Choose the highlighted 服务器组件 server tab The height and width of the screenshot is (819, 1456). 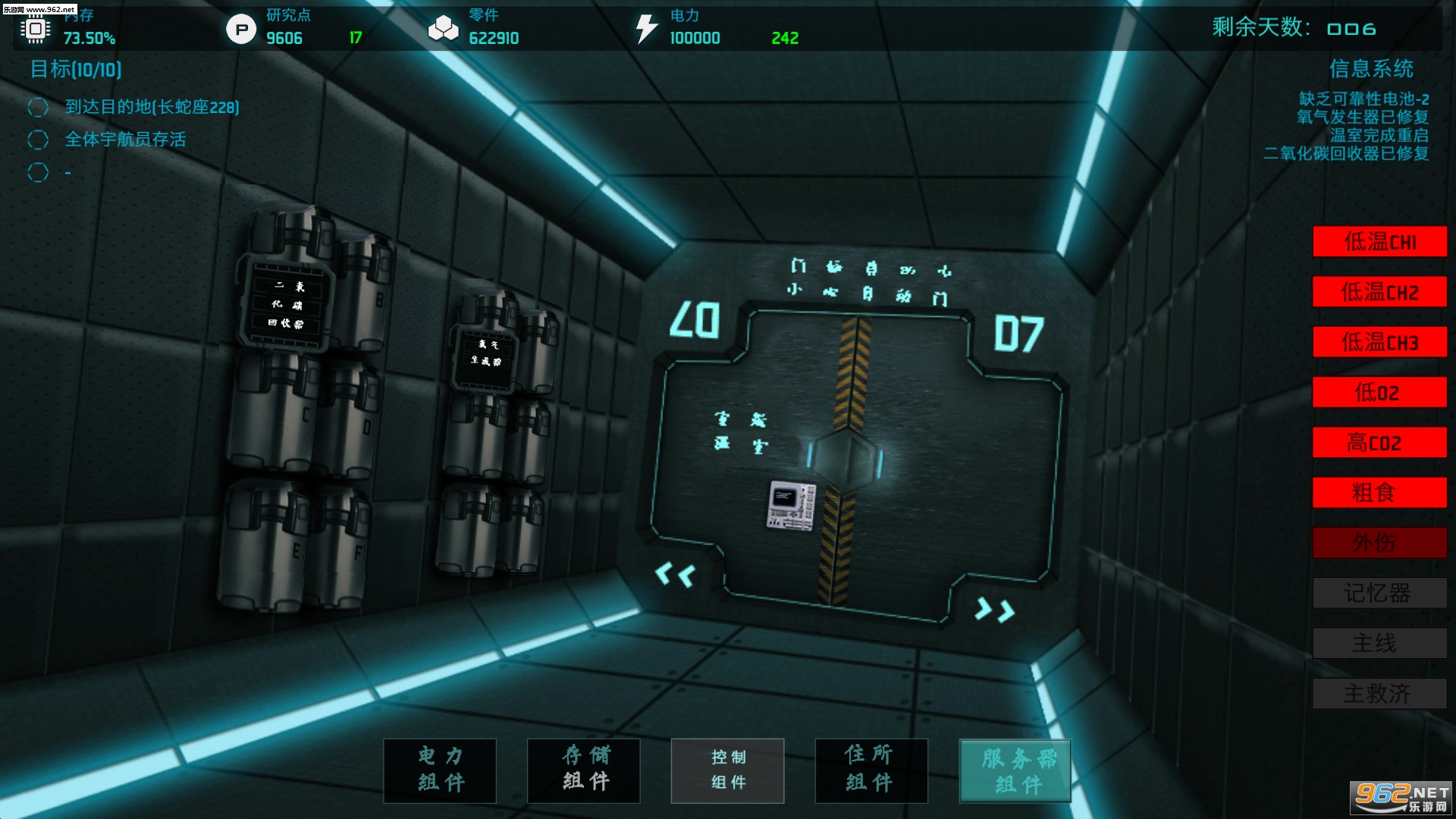(1015, 770)
